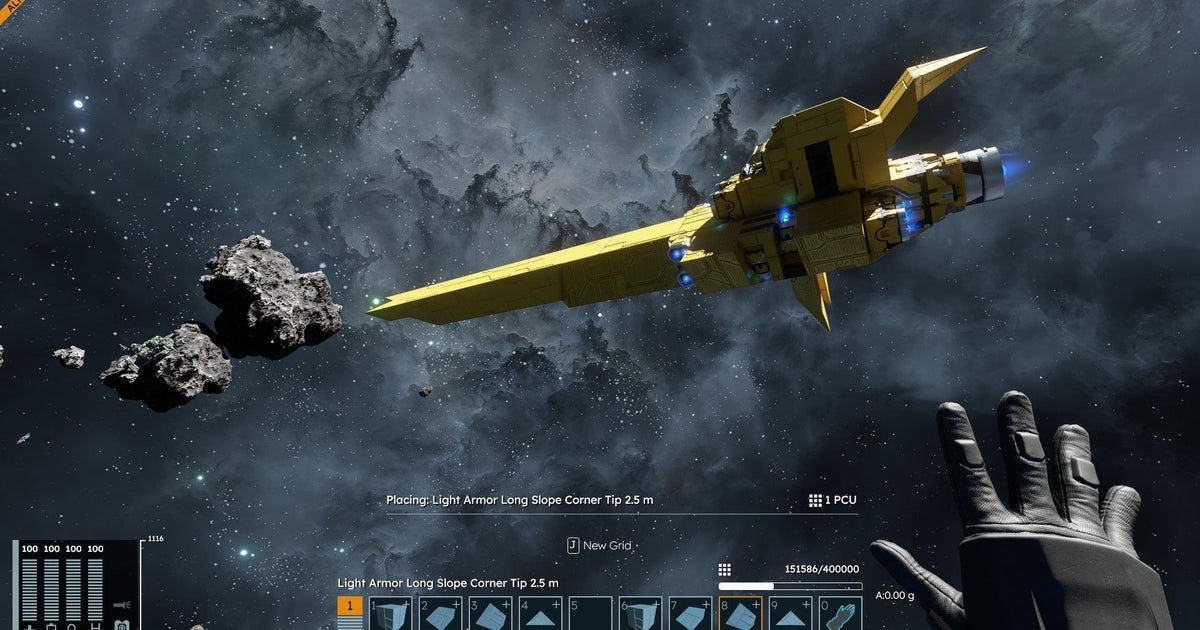
Task: Pick the triangular block in slot 9
Action: [790, 614]
